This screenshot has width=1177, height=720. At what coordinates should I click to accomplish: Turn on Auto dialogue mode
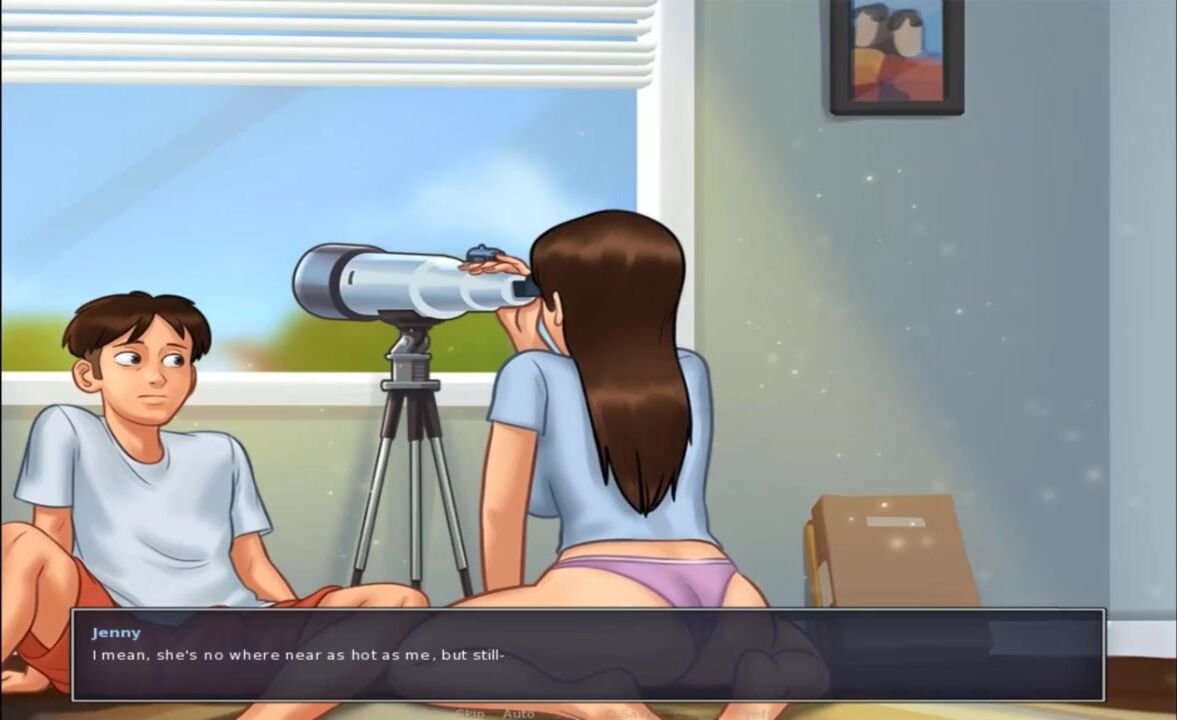point(518,713)
